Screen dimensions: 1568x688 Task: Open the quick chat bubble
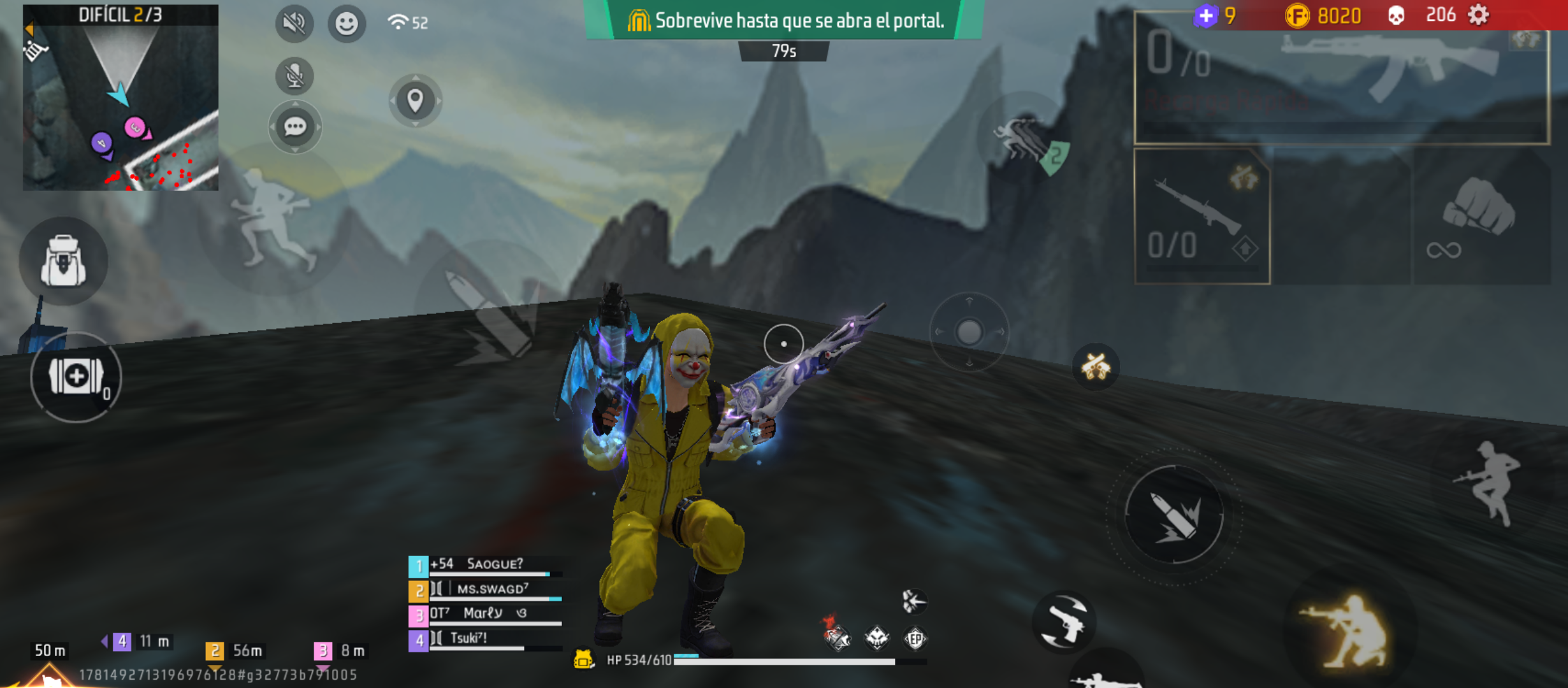(x=294, y=127)
